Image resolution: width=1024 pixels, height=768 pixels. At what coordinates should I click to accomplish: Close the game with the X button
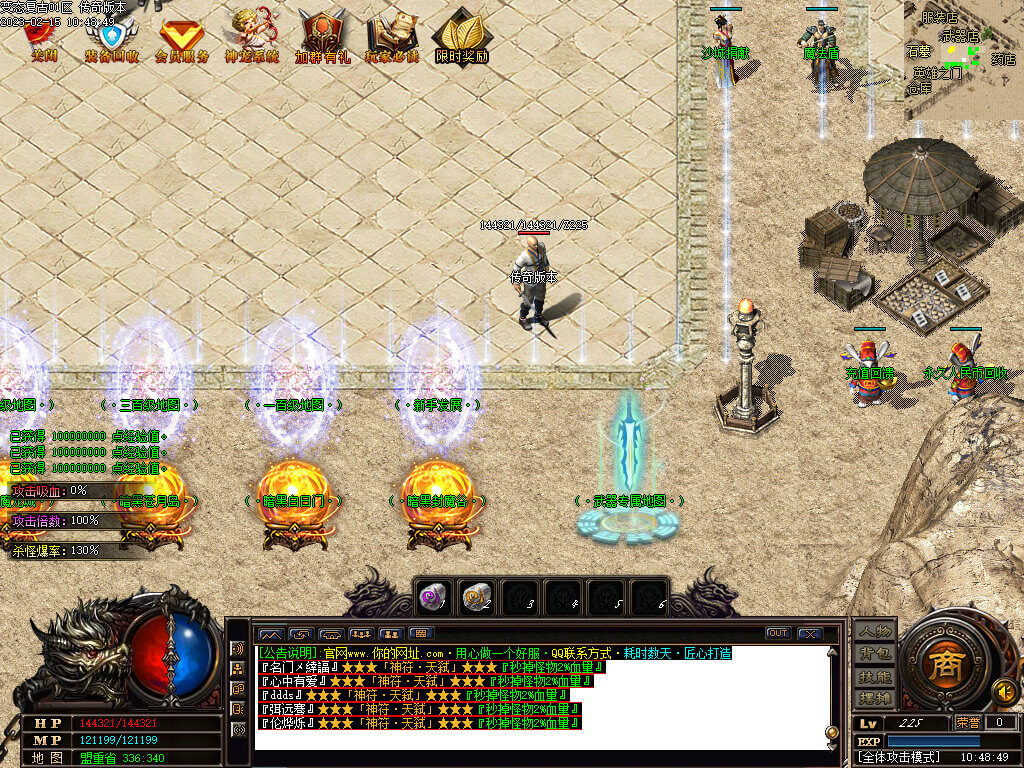coord(809,633)
